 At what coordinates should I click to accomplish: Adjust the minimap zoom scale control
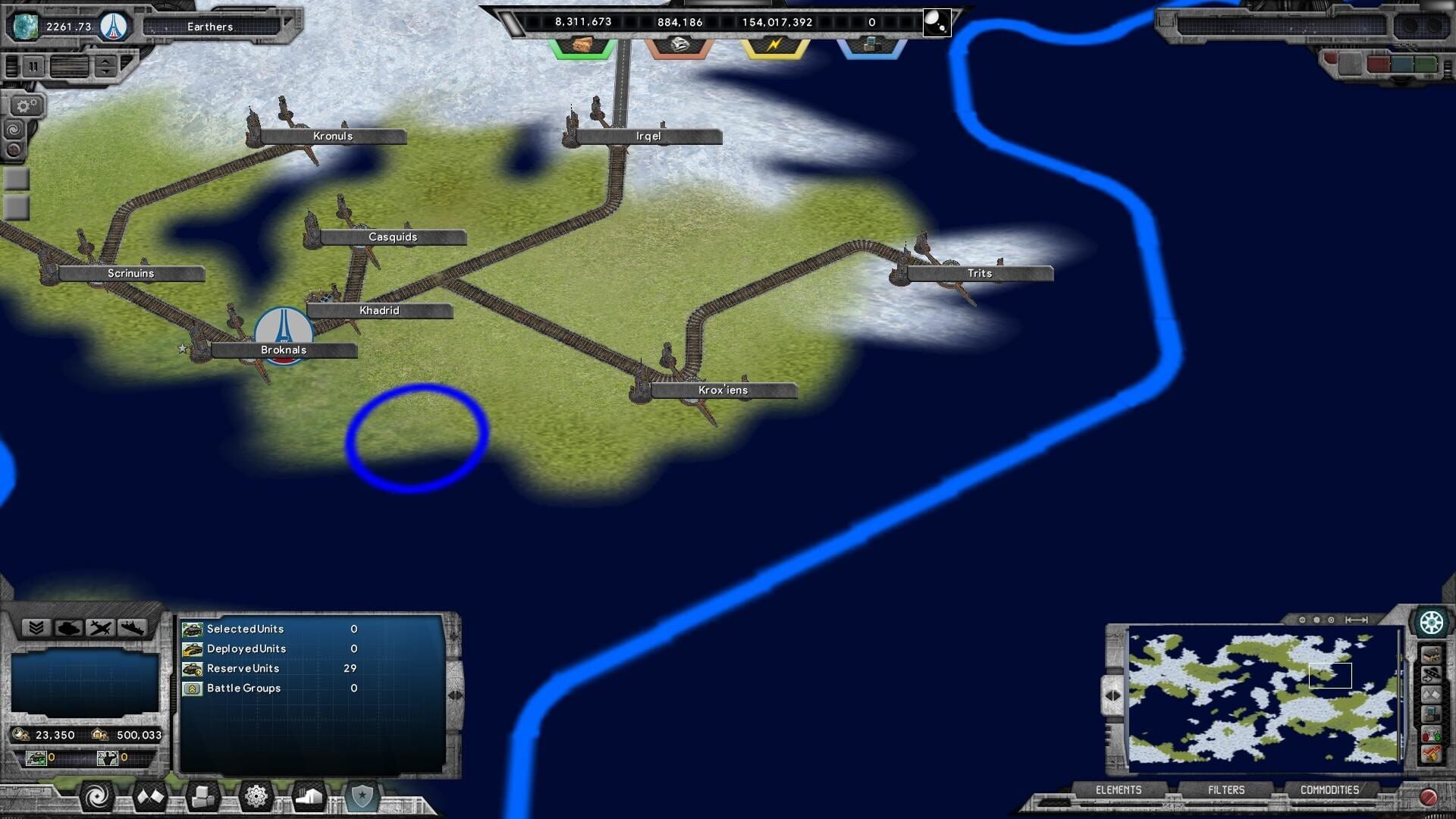click(1356, 620)
